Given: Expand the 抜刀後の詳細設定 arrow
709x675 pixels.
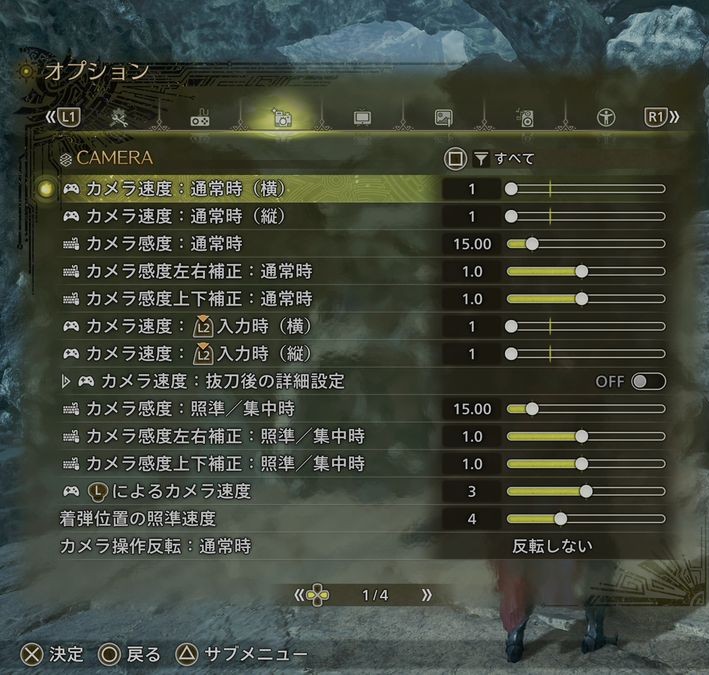Looking at the screenshot, I should point(67,381).
